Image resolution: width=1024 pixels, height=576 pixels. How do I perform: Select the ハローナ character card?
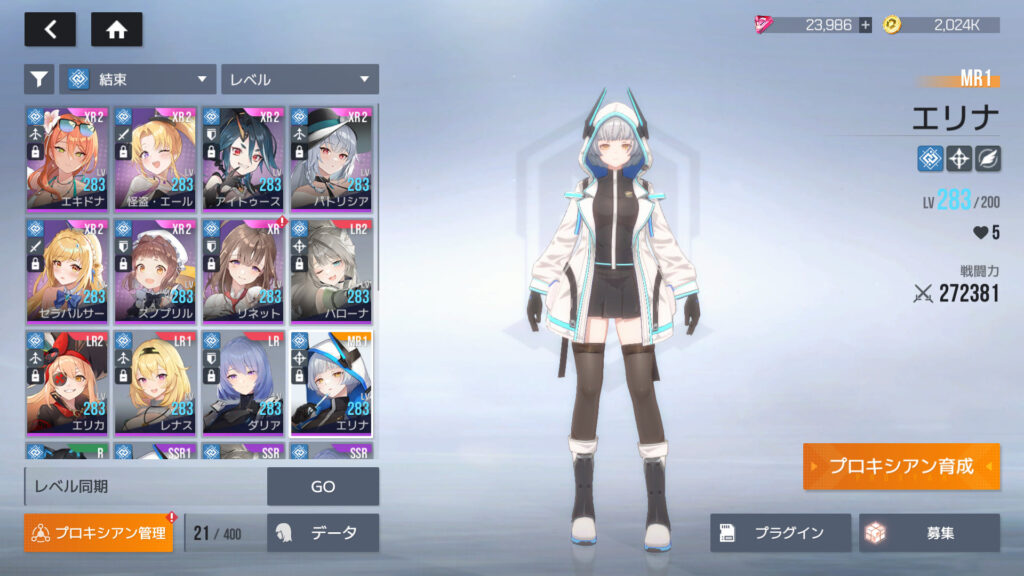(332, 270)
